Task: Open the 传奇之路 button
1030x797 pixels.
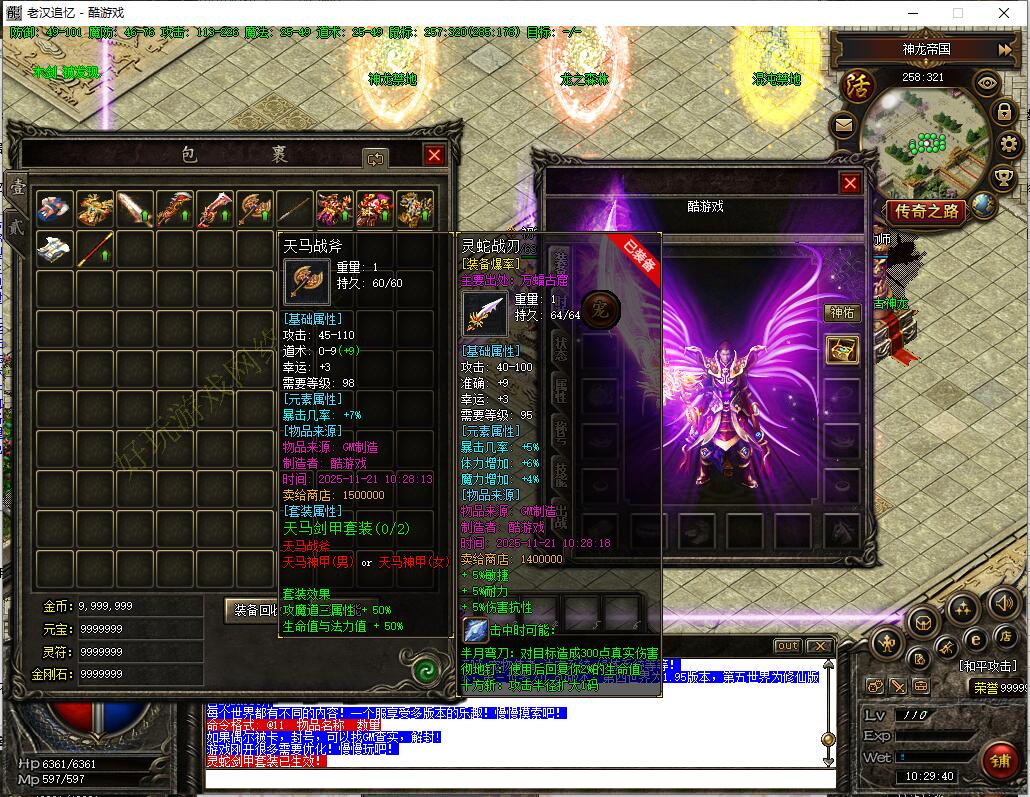Action: point(926,211)
